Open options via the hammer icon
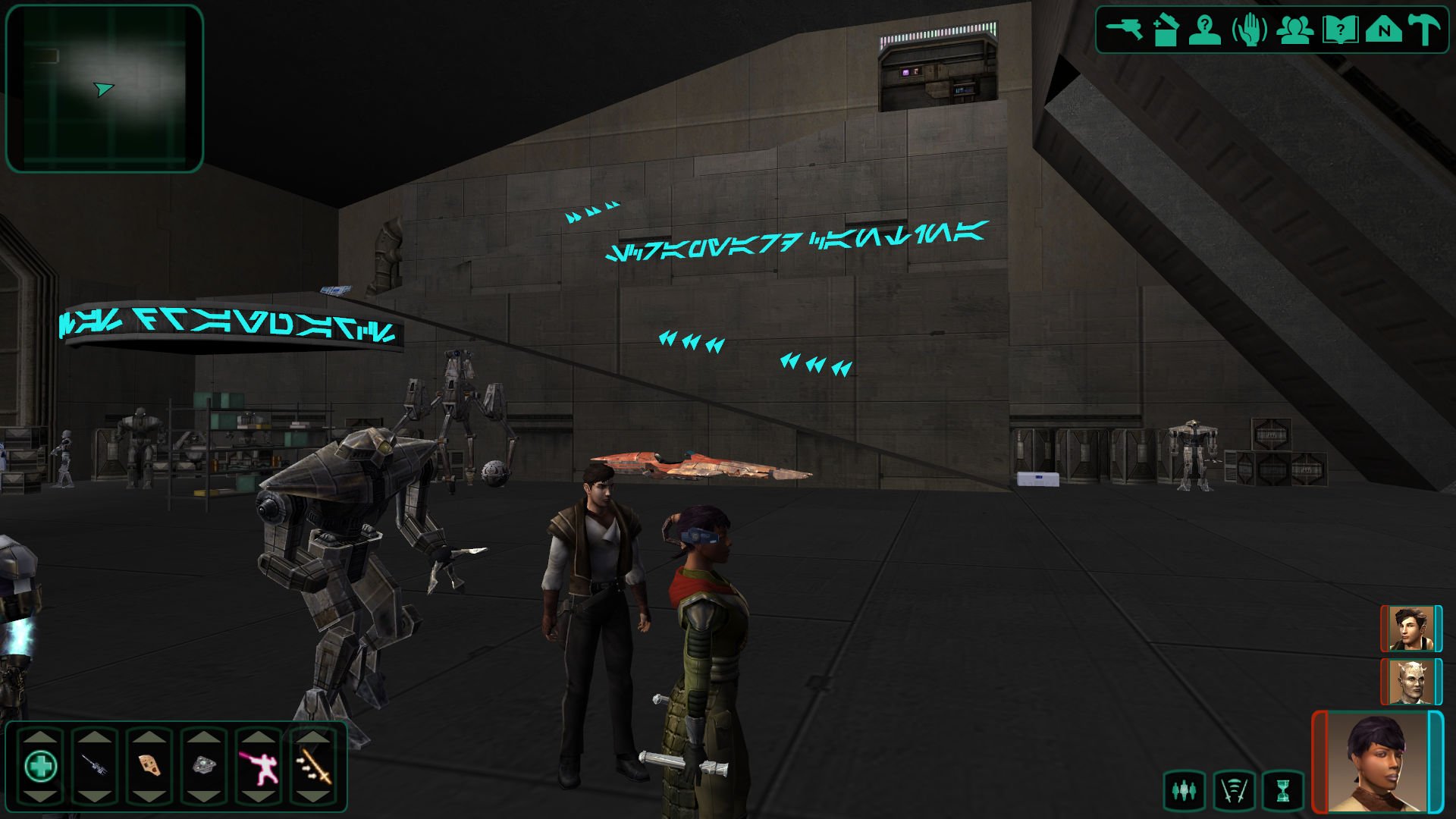The width and height of the screenshot is (1456, 819). point(1423,31)
